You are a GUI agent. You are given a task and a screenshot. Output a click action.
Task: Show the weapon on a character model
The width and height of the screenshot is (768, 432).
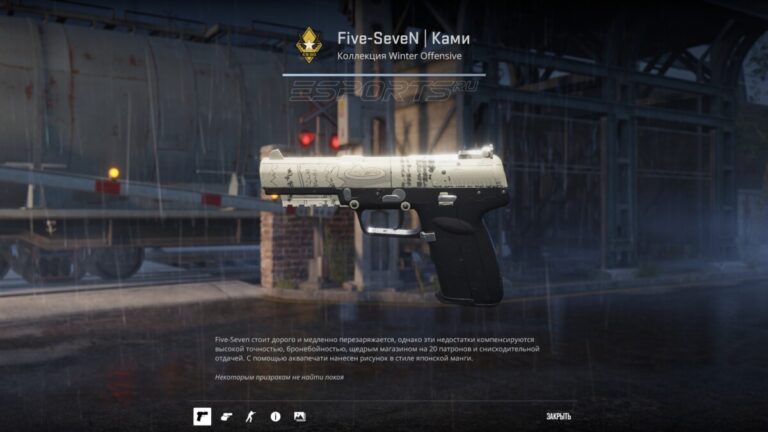point(251,415)
